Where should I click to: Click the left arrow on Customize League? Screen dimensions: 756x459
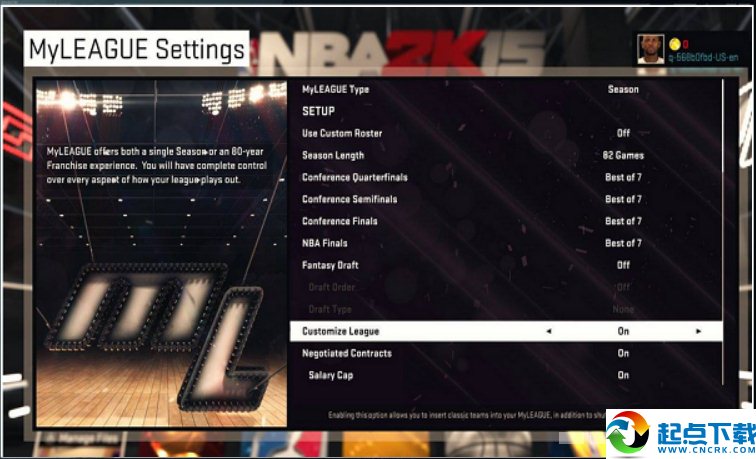pos(548,331)
